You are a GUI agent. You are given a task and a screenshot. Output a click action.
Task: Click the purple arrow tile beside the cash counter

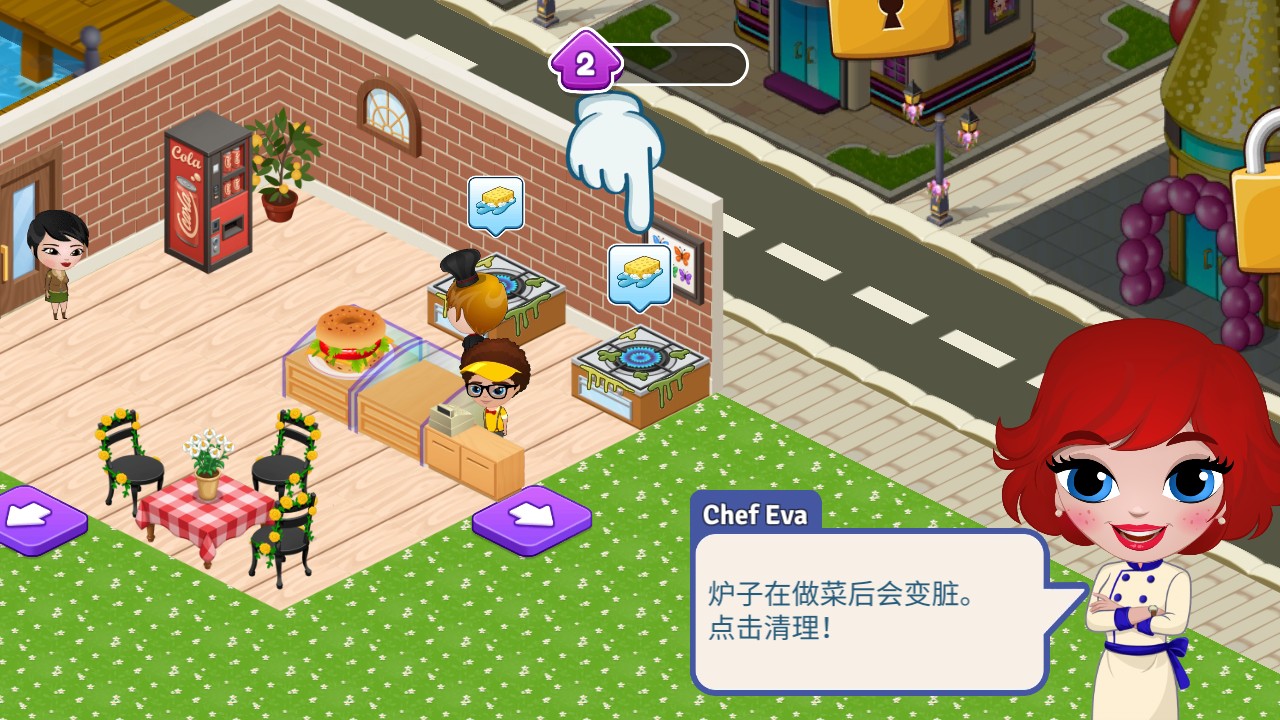[x=531, y=518]
